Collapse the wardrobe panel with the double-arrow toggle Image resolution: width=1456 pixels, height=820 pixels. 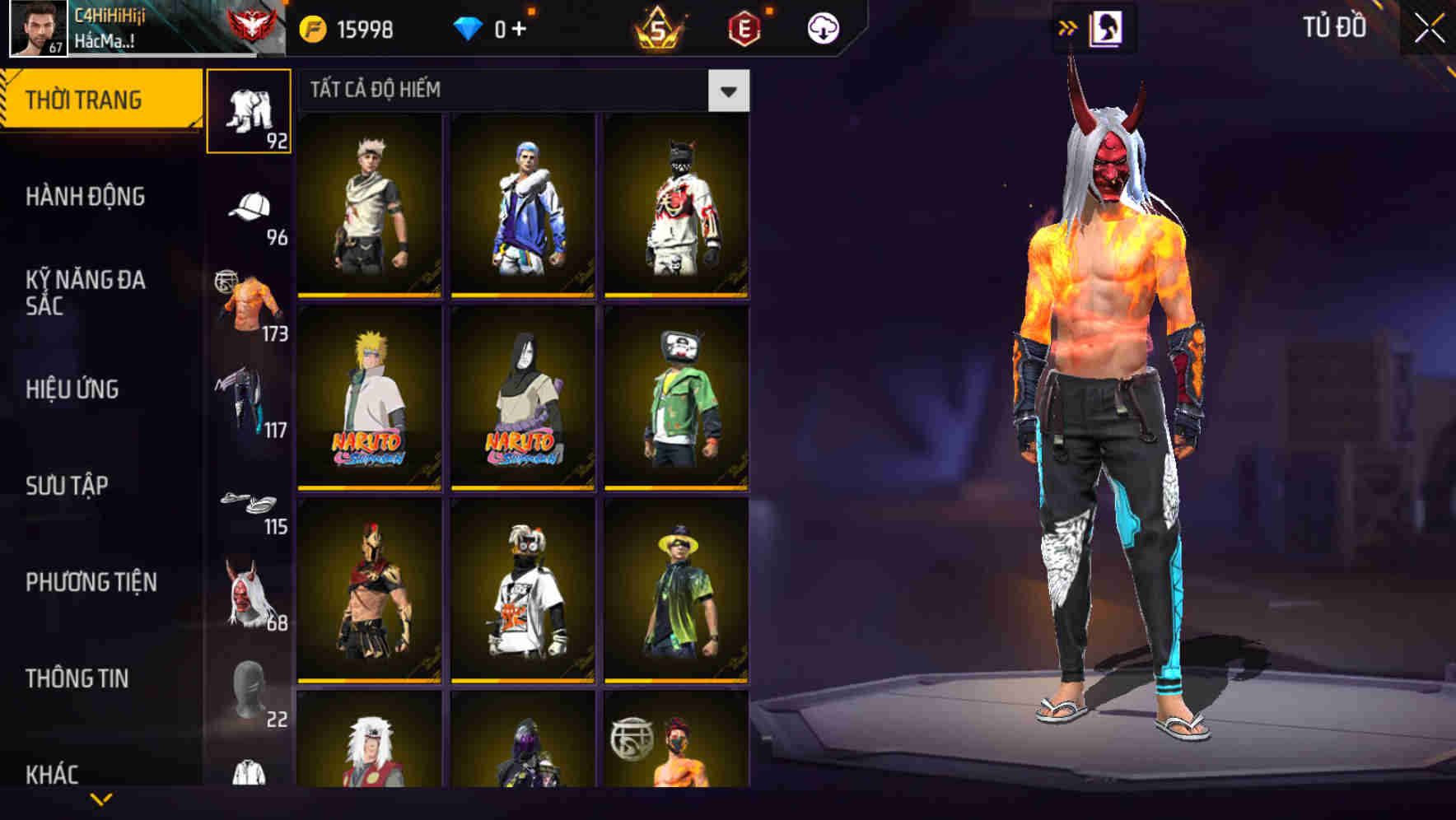tap(1066, 26)
